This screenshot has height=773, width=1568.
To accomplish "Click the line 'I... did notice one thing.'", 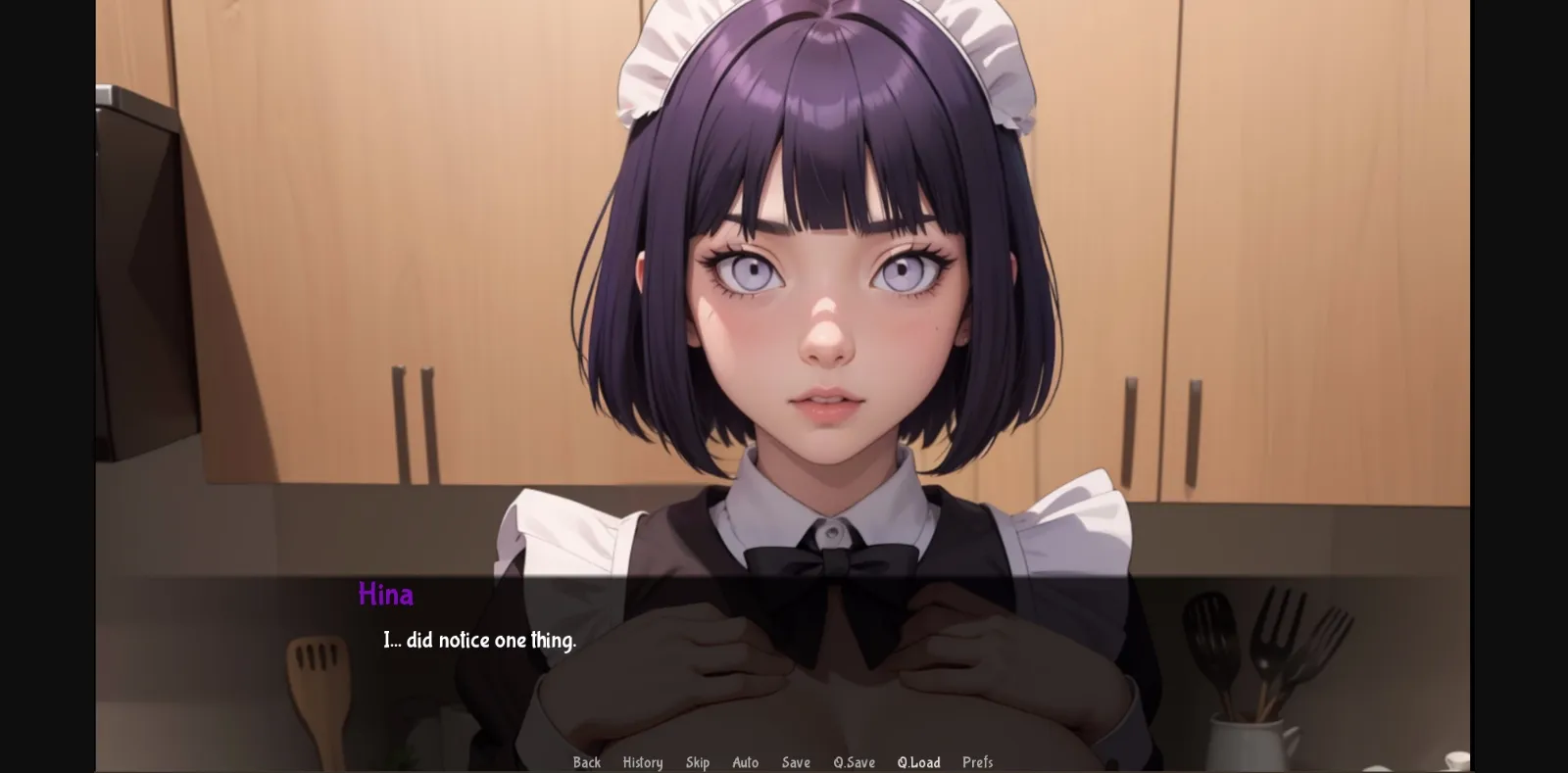I will [x=479, y=640].
